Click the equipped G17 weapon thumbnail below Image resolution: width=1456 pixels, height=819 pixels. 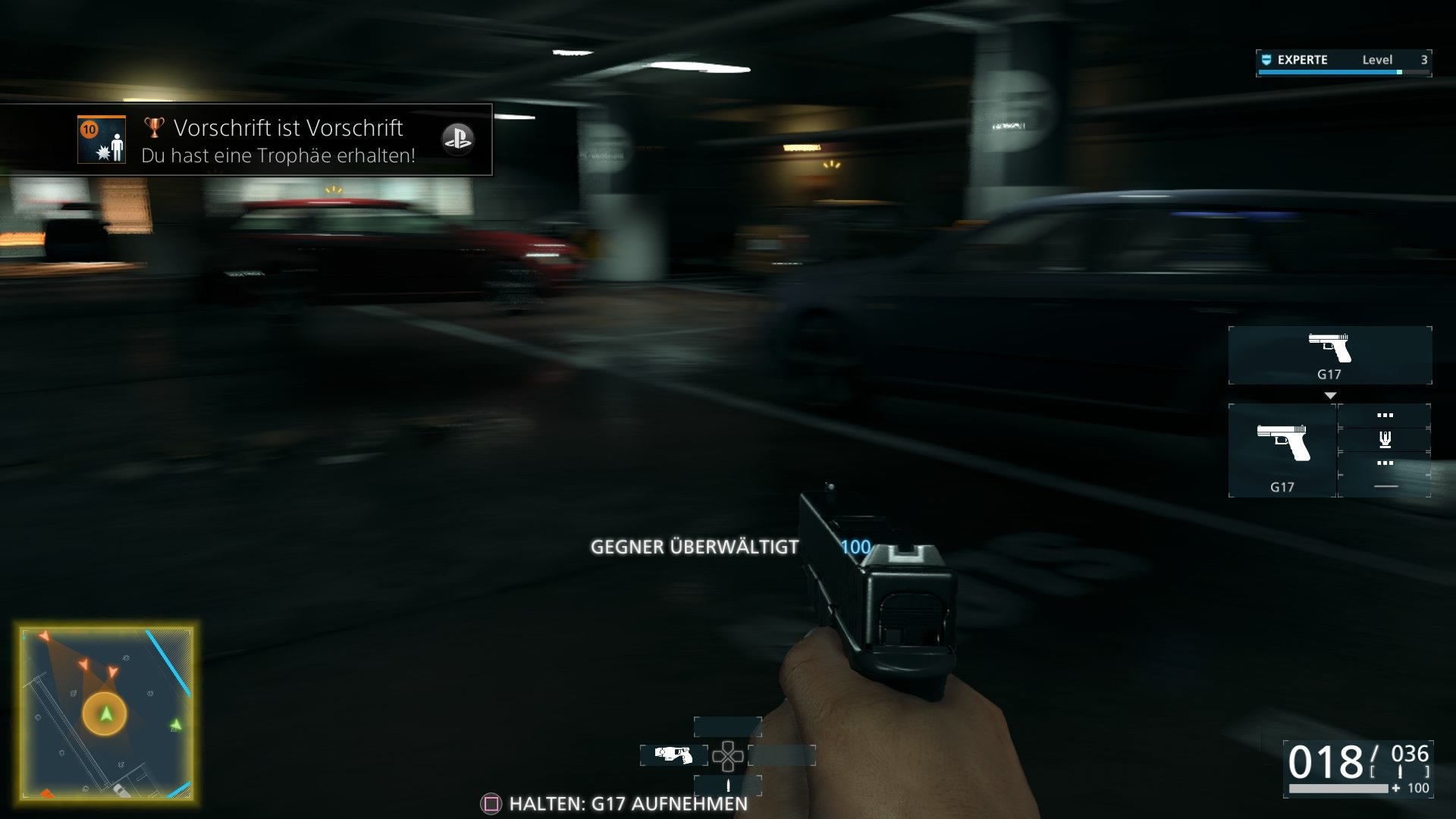coord(1282,451)
